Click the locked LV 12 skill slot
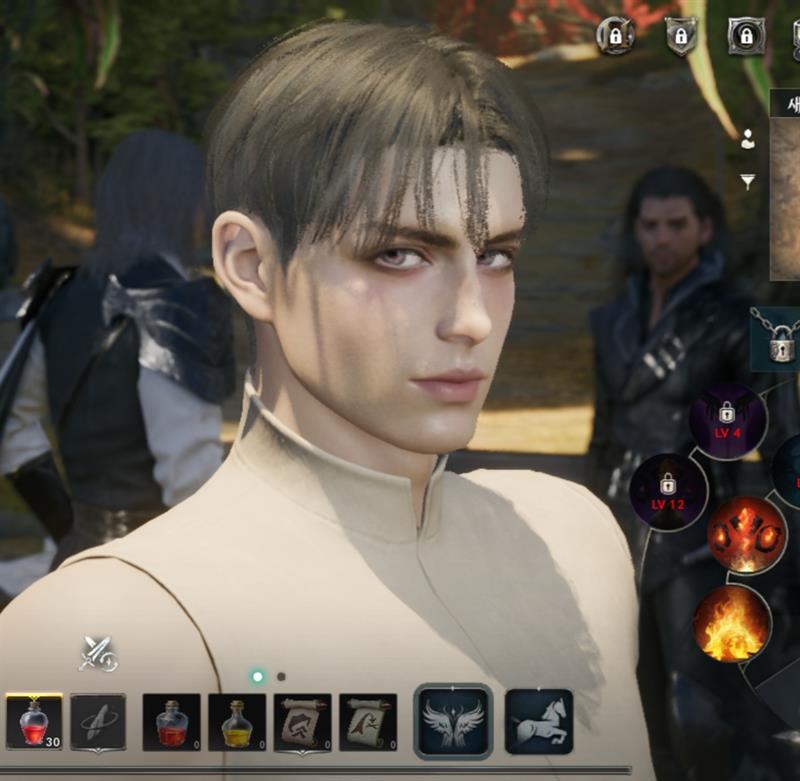Screen dimensions: 800x781 click(669, 491)
